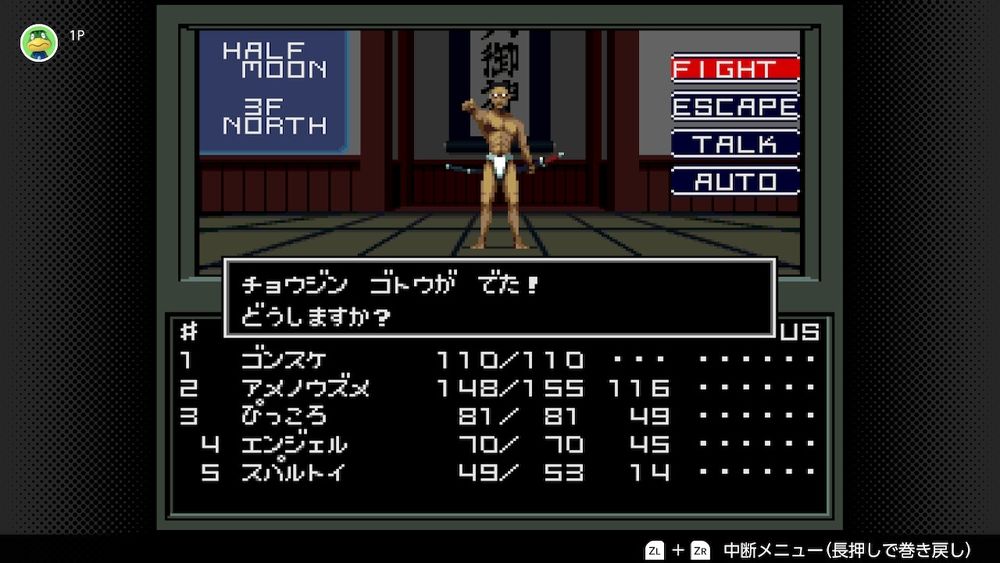Click the 1P player profile icon
The width and height of the screenshot is (1000, 563).
(39, 42)
